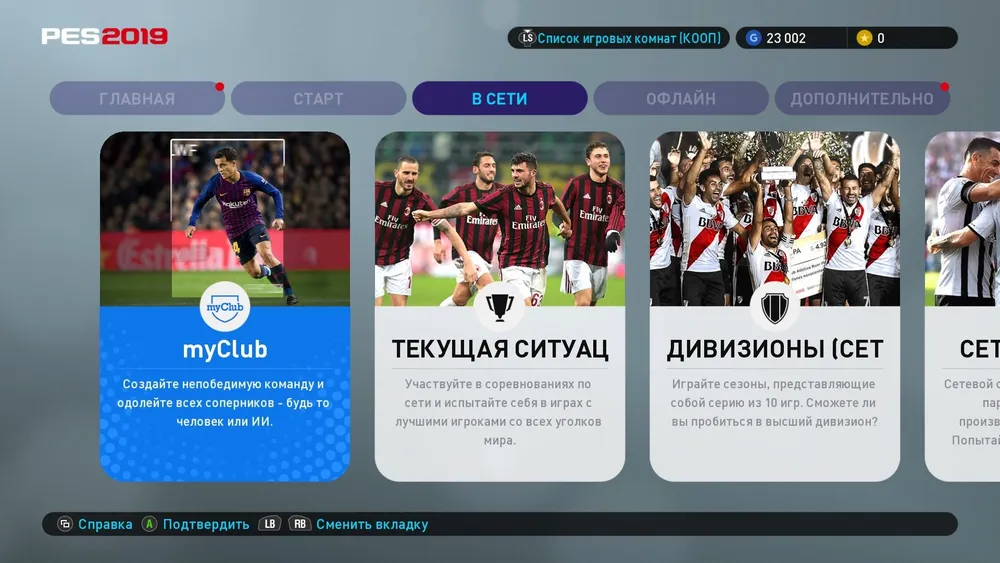Viewport: 1000px width, 563px height.
Task: Open the СТАРТ tab
Action: point(318,99)
